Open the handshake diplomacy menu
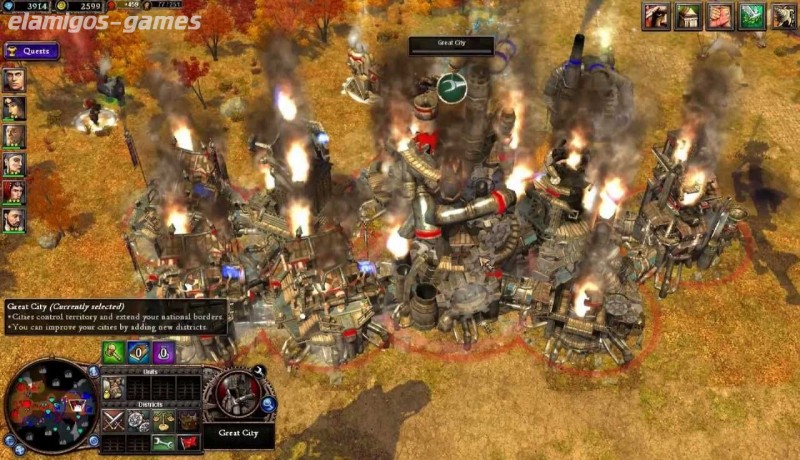The height and width of the screenshot is (460, 800). (719, 16)
